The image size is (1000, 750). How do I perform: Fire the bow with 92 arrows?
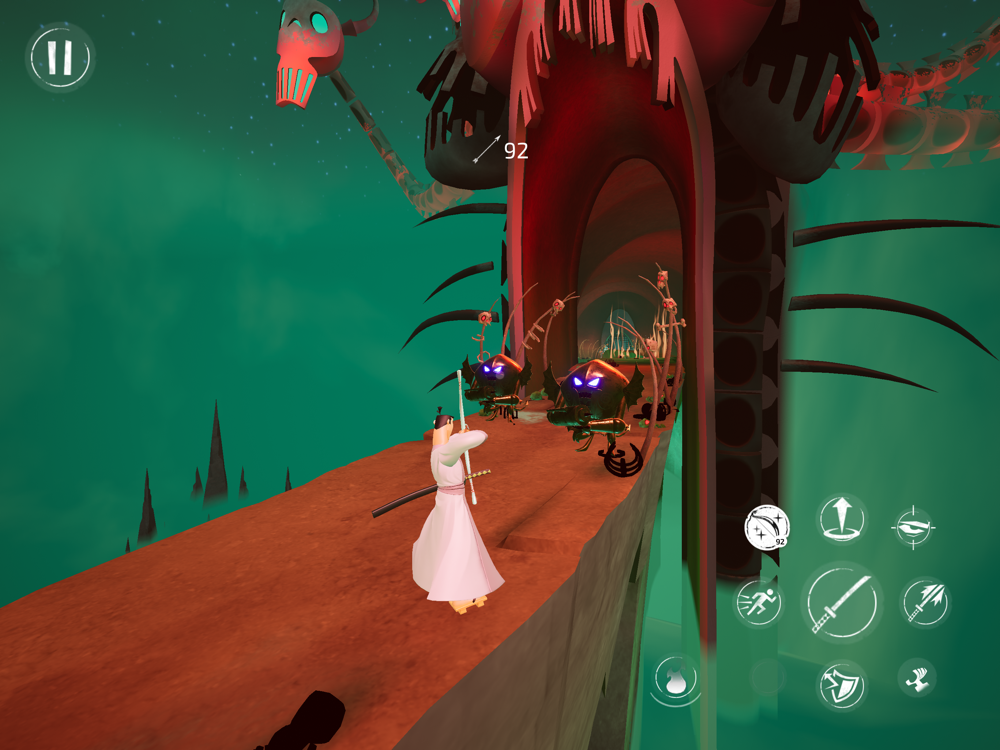[x=767, y=527]
